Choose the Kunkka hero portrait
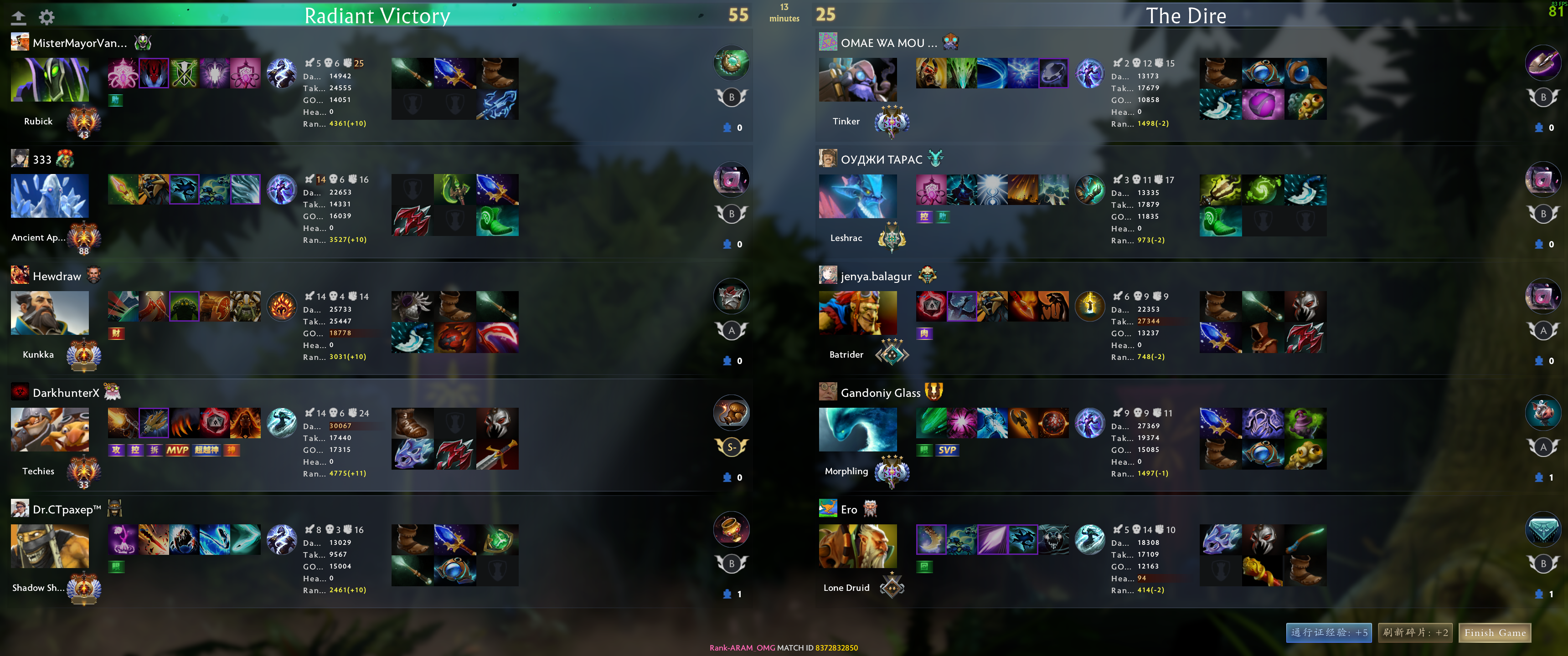1568x656 pixels. 50,313
